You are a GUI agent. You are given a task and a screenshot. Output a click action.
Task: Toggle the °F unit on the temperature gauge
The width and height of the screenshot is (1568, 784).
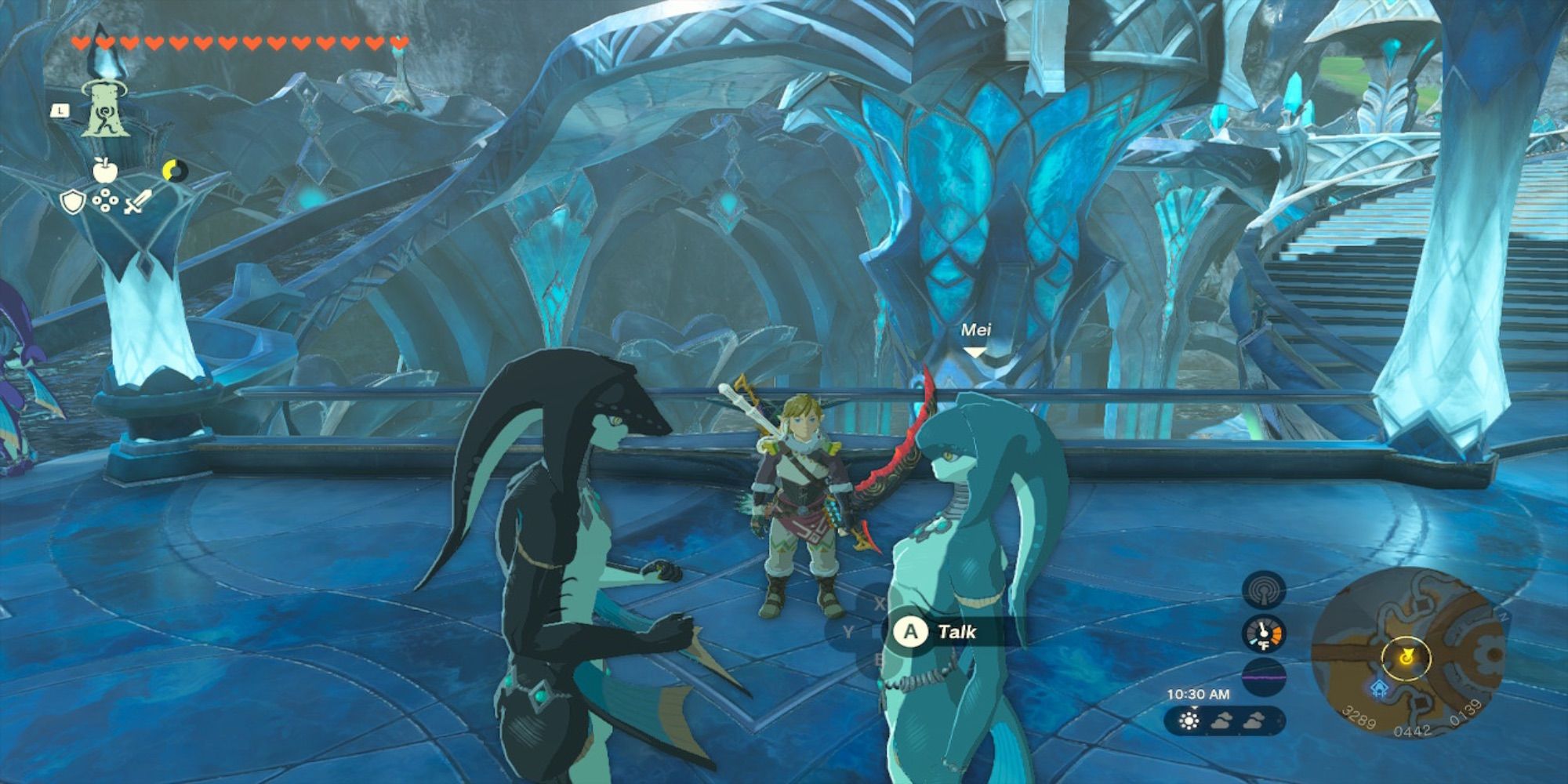tap(1264, 645)
